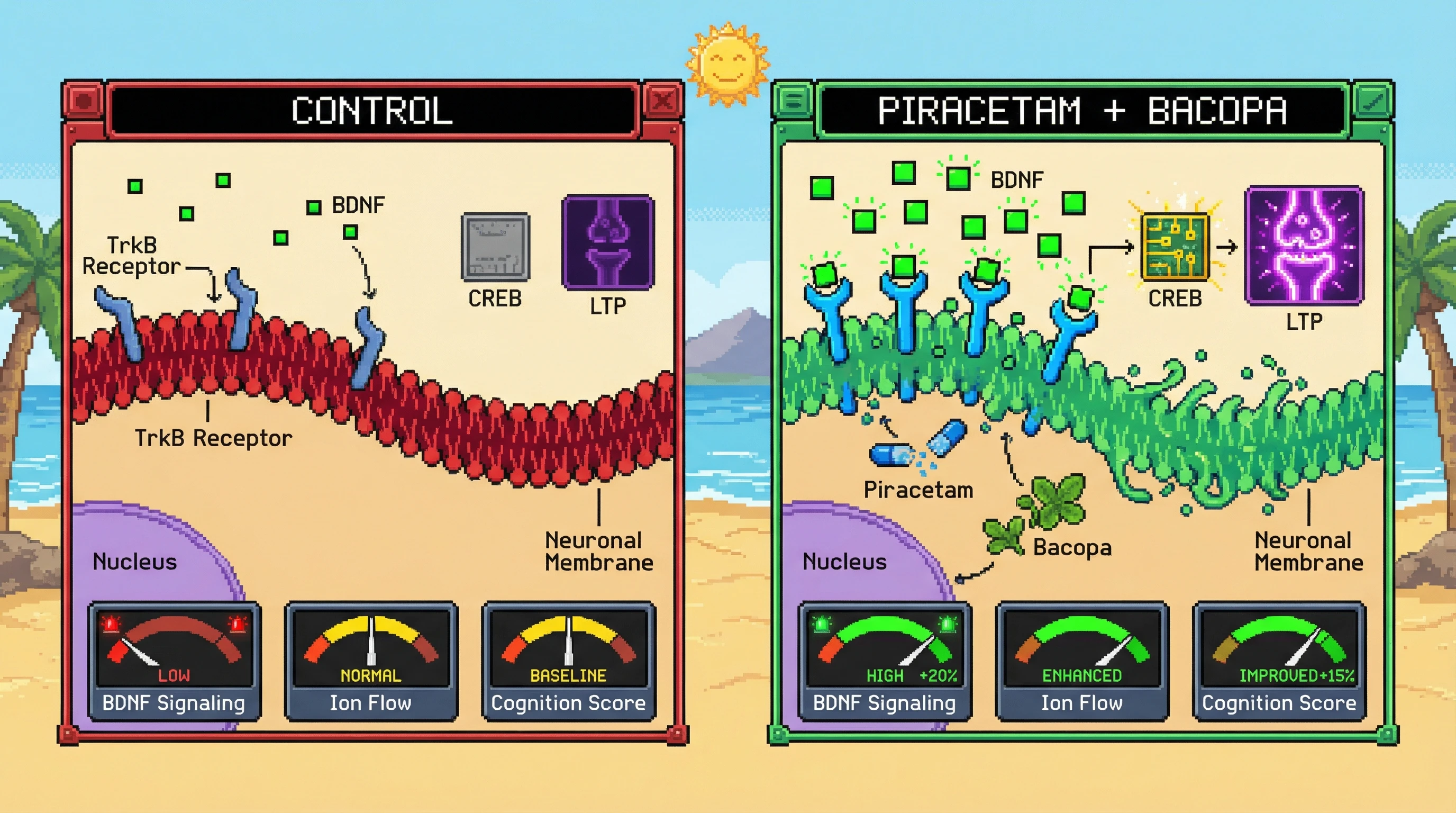The image size is (1456, 813).
Task: Close the Control window with the X
Action: coord(662,101)
